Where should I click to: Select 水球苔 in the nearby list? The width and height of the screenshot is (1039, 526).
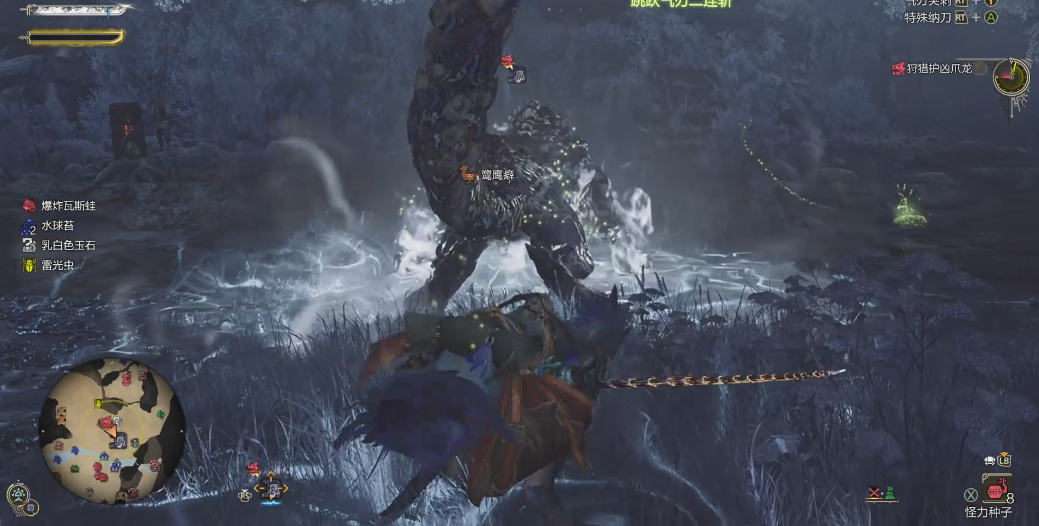(60, 225)
